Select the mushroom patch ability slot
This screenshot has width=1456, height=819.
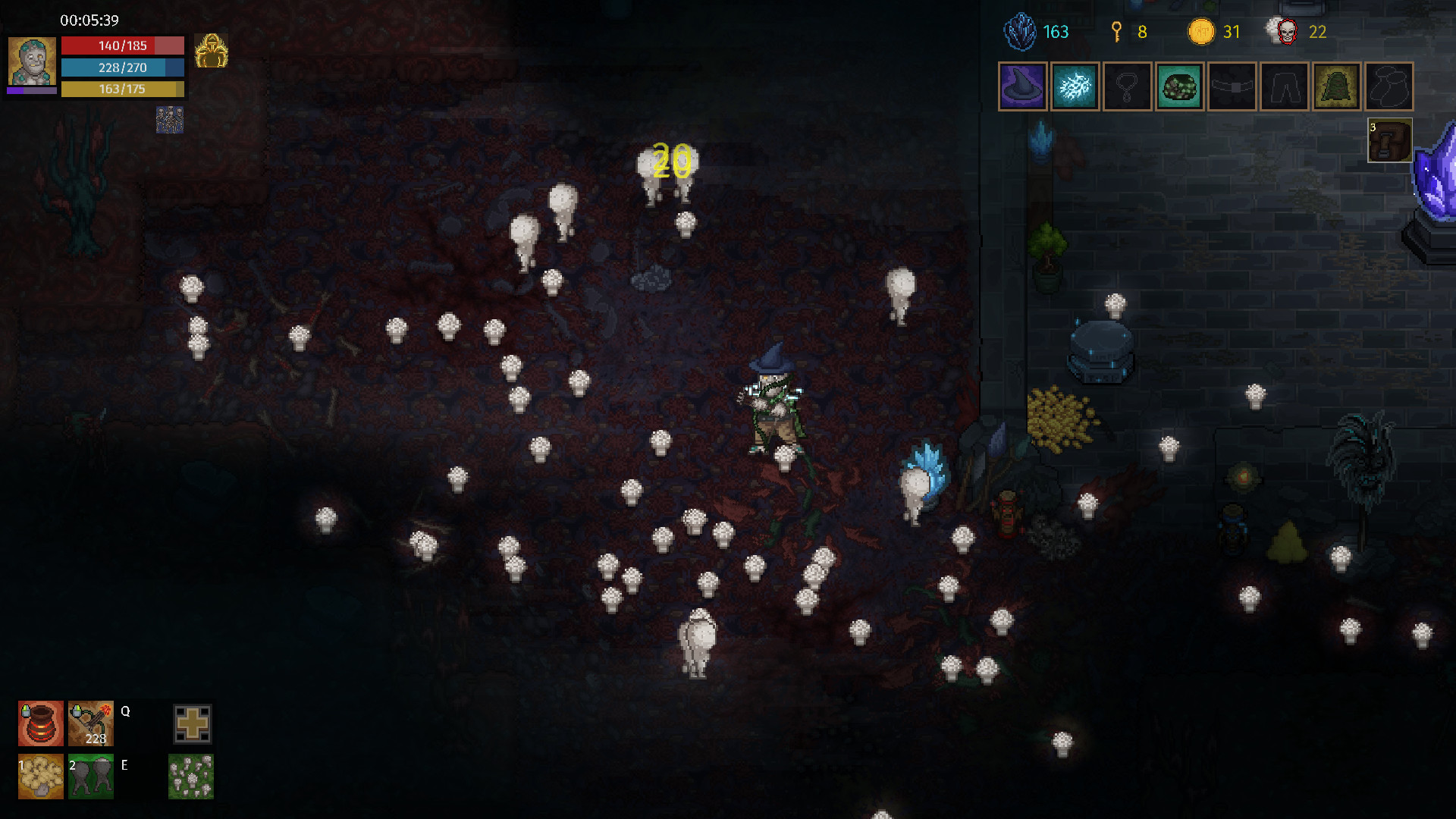[x=192, y=778]
